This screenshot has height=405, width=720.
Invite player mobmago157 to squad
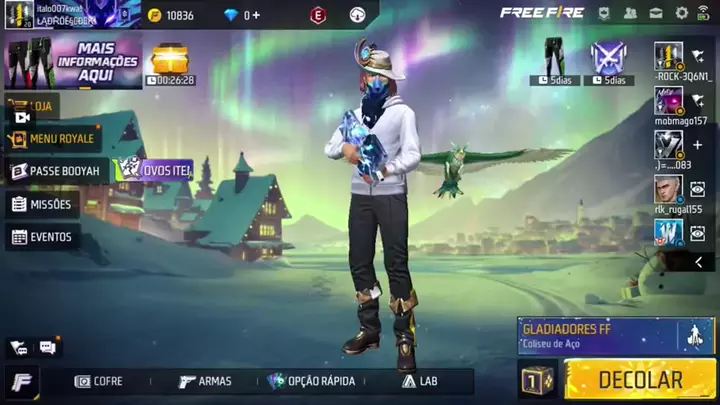click(x=697, y=100)
